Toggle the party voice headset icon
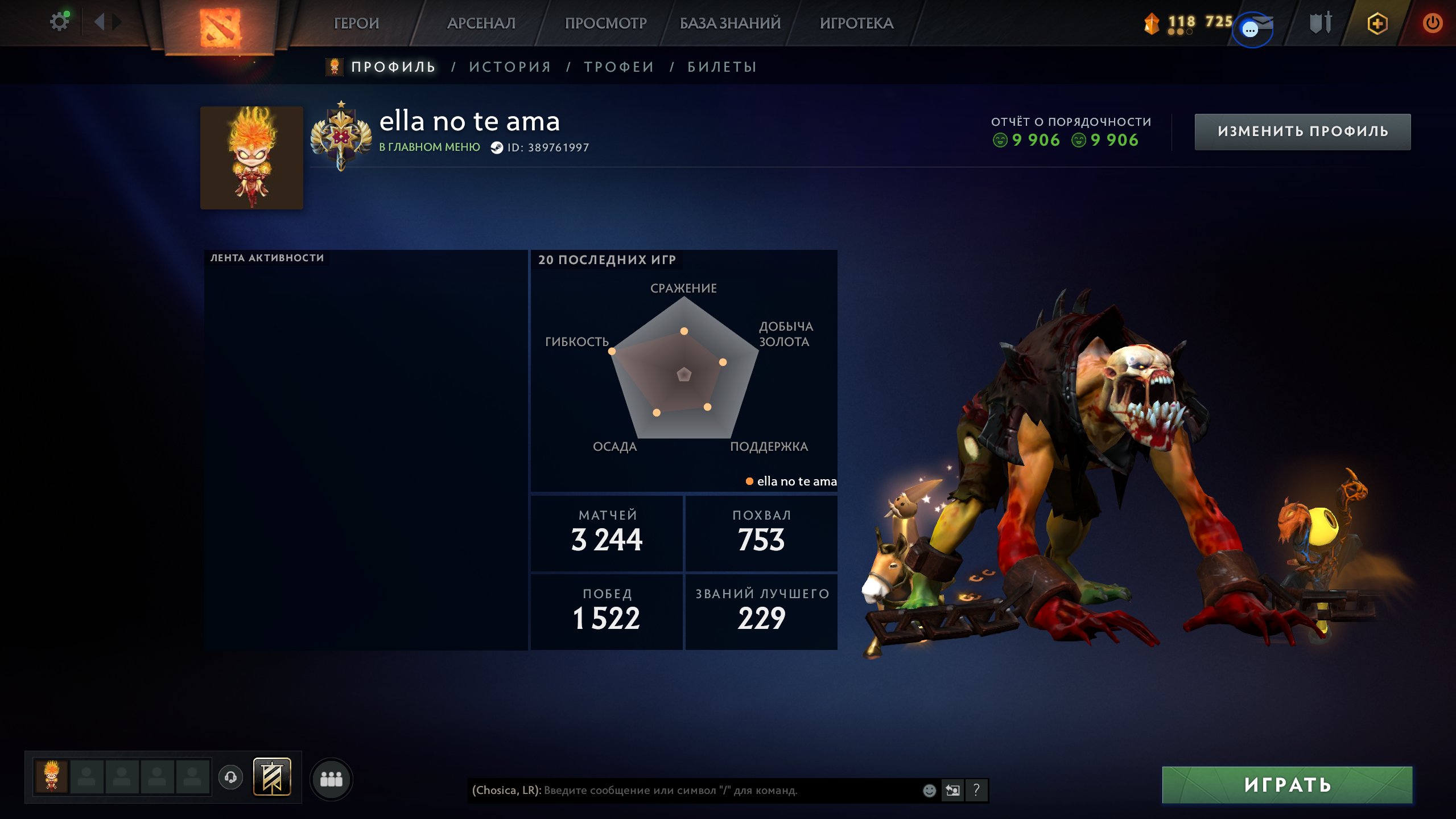Screen dimensions: 1456x819 pos(230,777)
